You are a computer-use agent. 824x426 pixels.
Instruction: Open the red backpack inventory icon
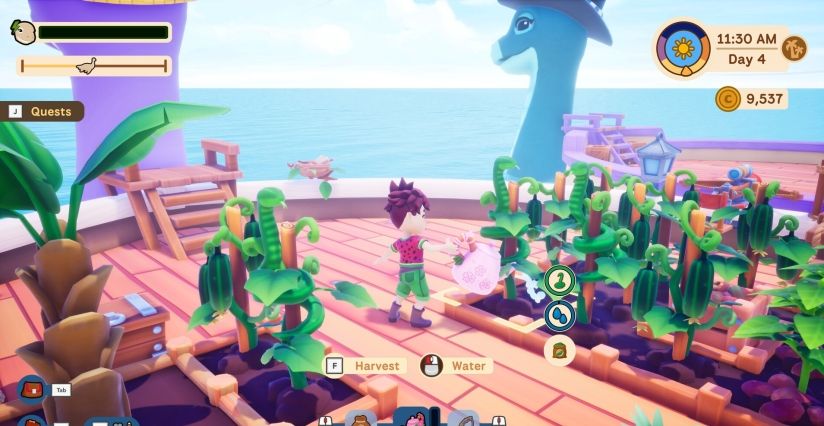[x=32, y=388]
